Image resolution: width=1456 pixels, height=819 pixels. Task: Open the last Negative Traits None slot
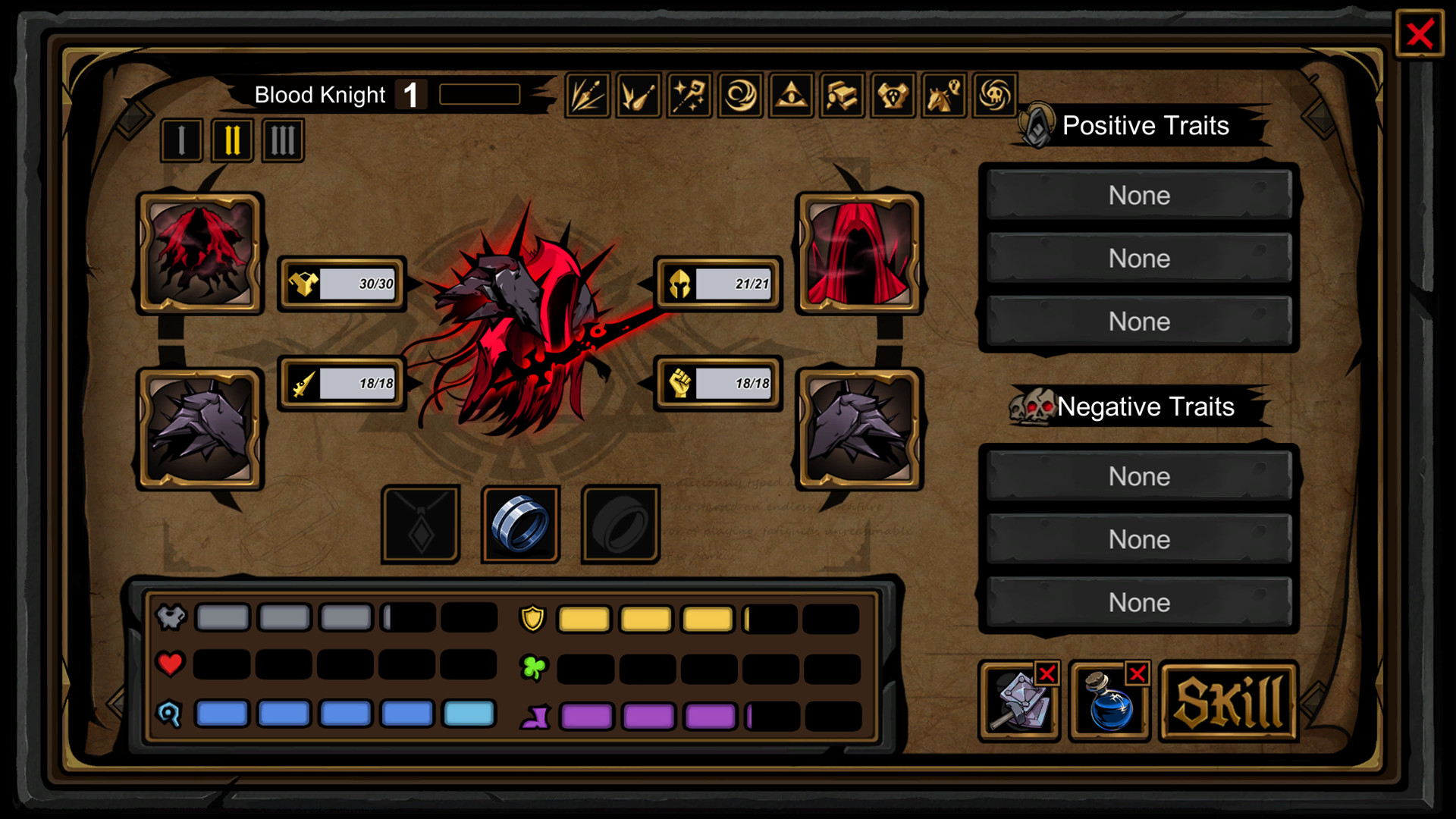(x=1138, y=602)
